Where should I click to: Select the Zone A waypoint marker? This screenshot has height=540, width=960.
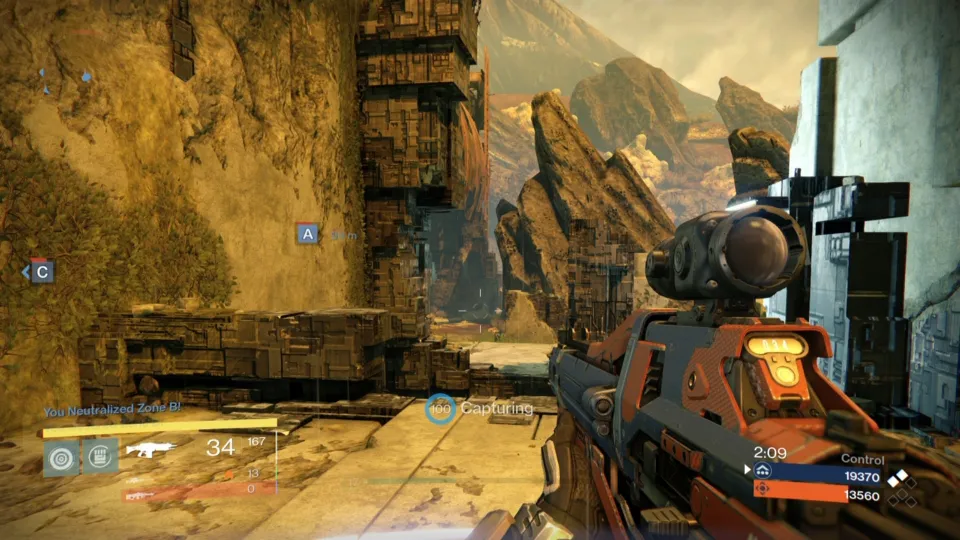[x=307, y=234]
